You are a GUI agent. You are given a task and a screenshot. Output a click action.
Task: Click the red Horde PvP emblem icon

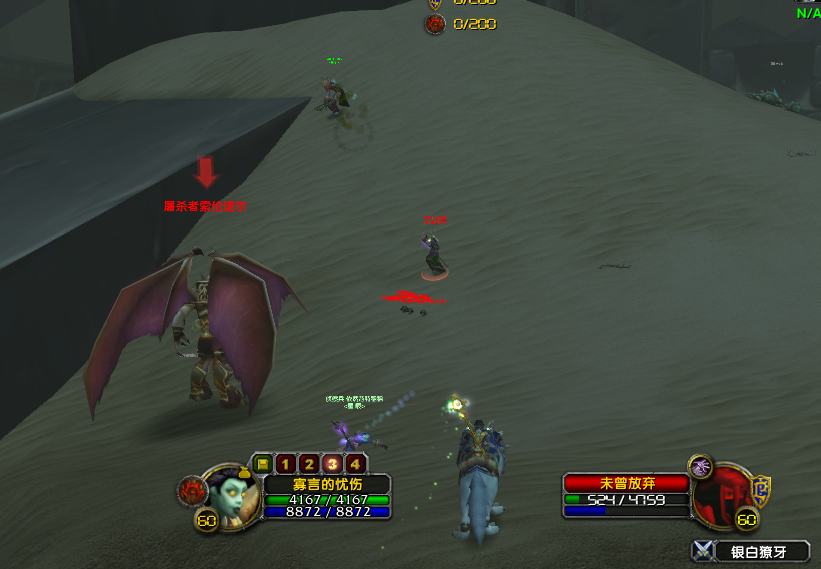[193, 489]
